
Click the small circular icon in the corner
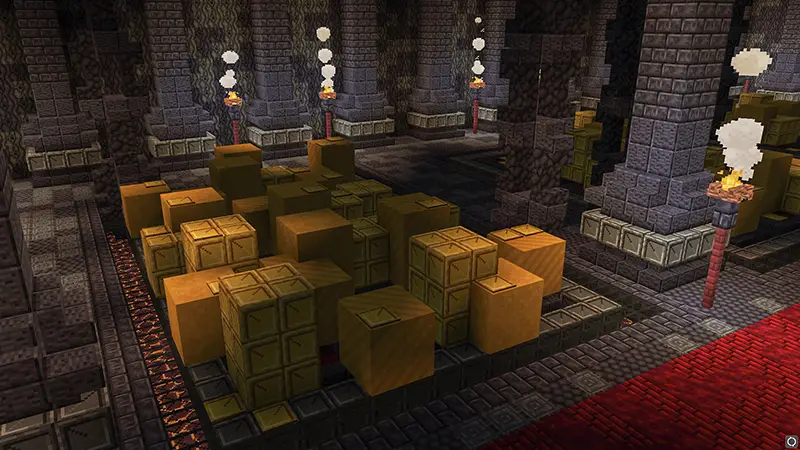point(790,439)
